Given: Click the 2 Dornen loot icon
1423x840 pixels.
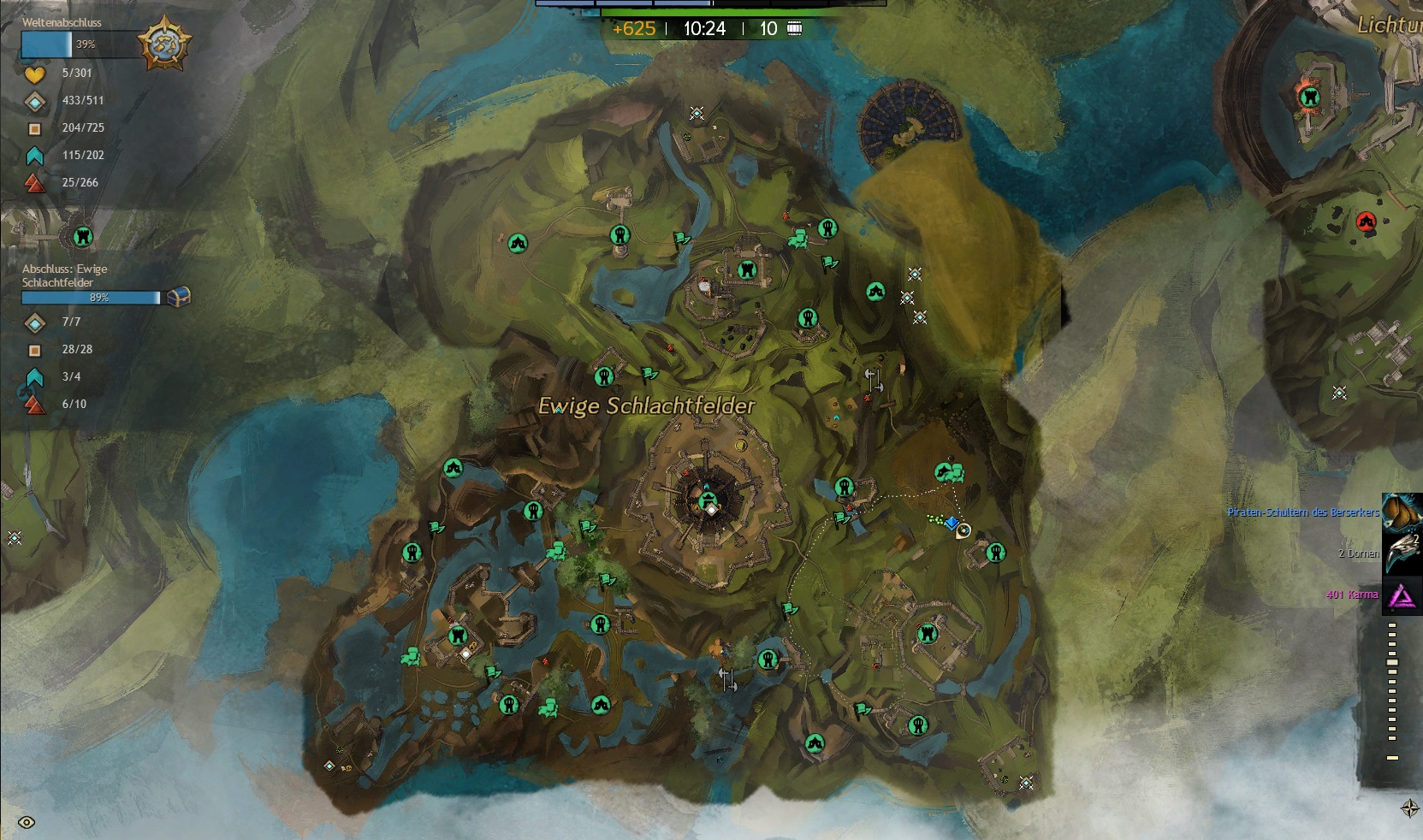Looking at the screenshot, I should (1401, 553).
